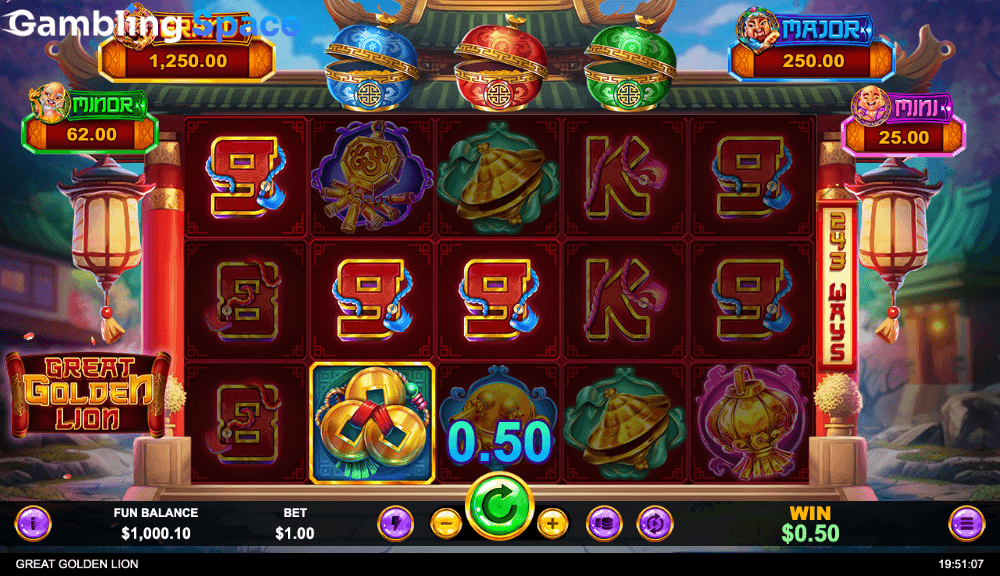This screenshot has height=576, width=1000.
Task: Decrease the bet with the minus button
Action: click(x=446, y=522)
